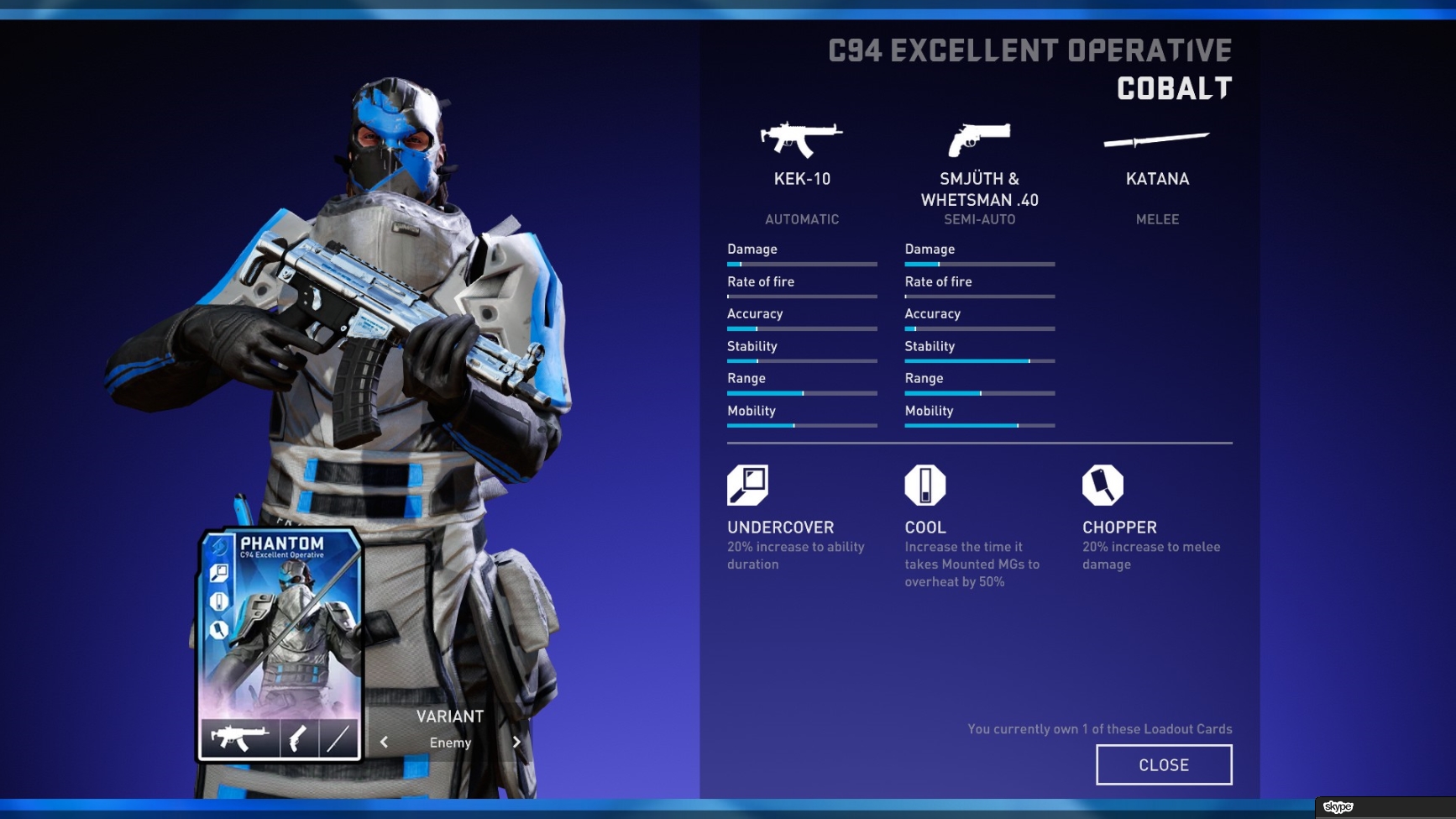Select the Katana melee icon

1156,139
